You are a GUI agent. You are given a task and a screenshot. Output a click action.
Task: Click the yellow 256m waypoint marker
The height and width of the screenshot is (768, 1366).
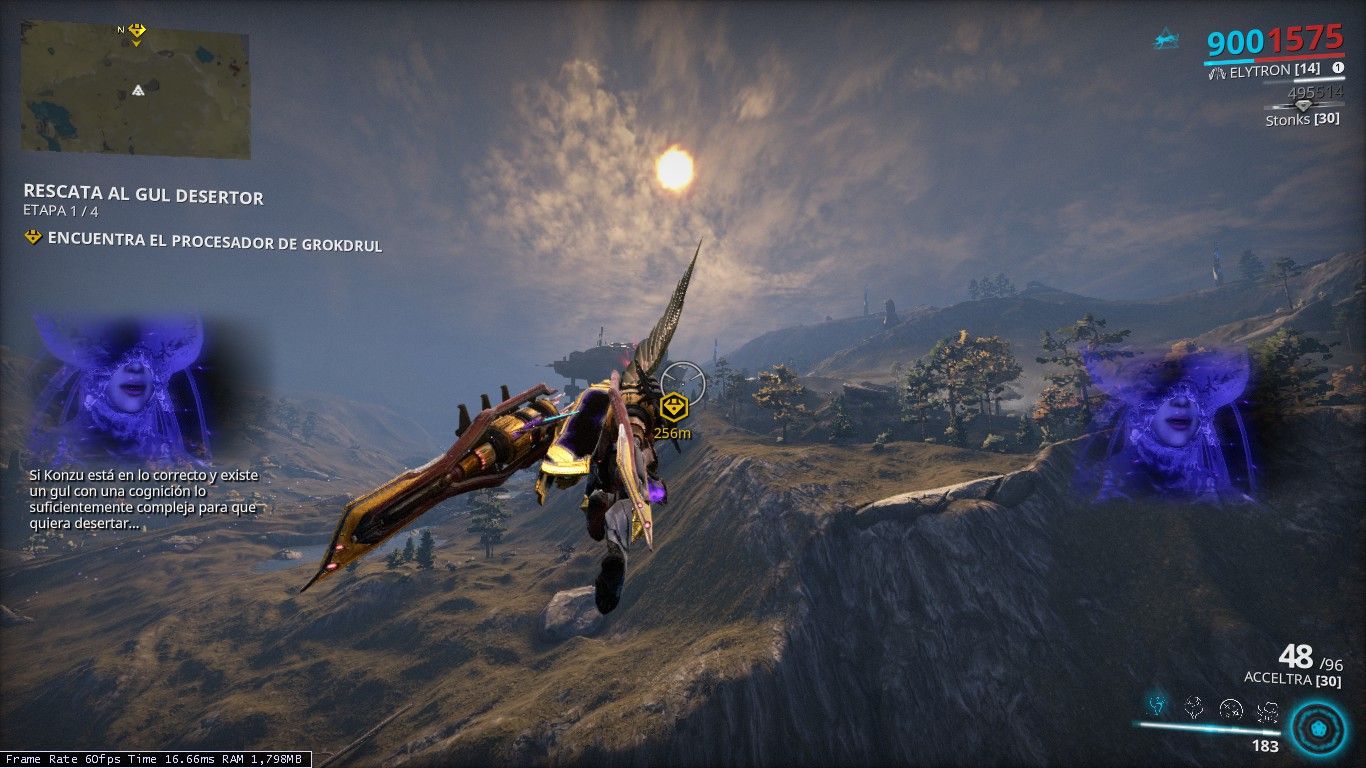[x=672, y=407]
